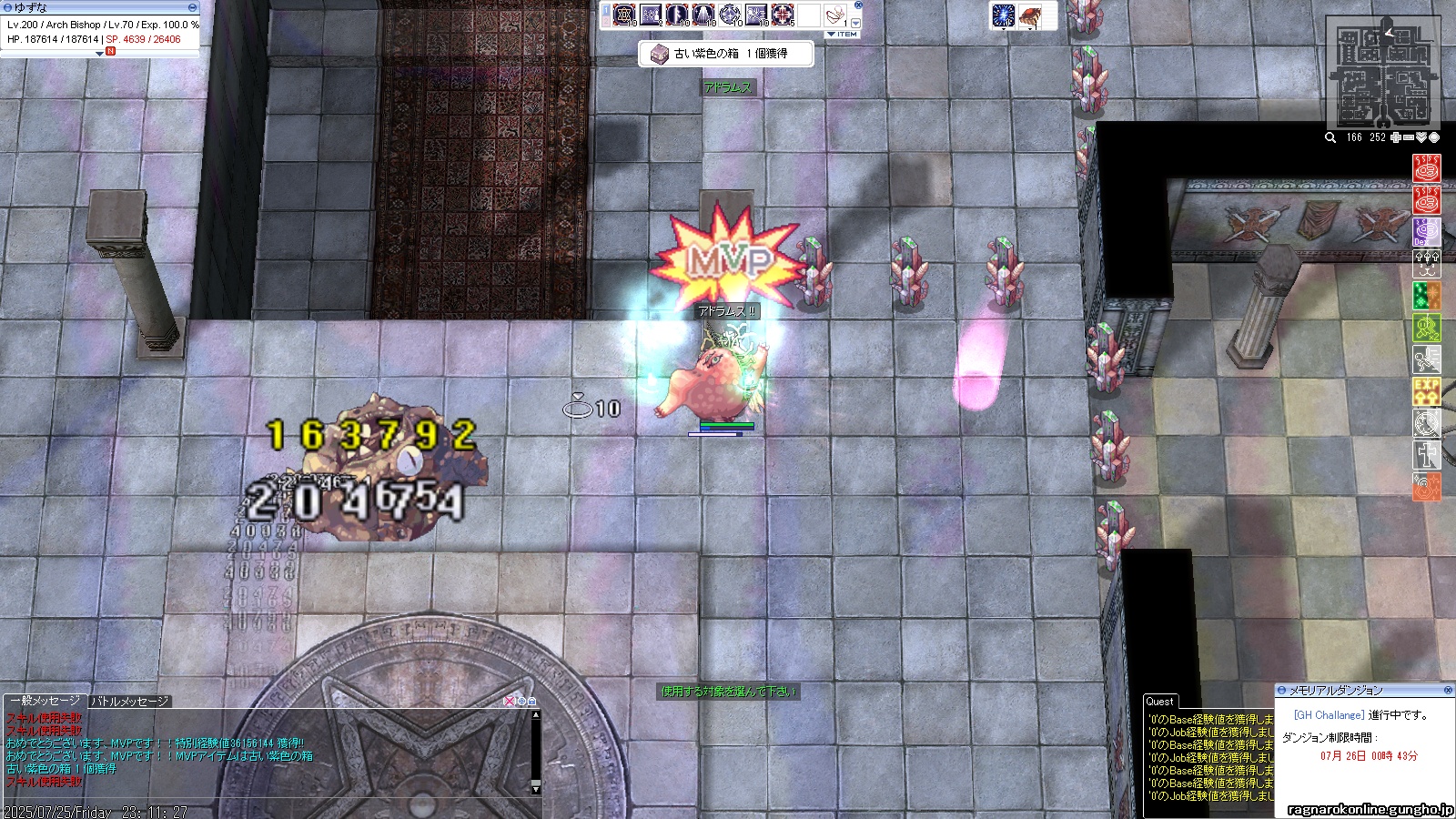Select the 一般メッセージ chat tab

tap(45, 701)
